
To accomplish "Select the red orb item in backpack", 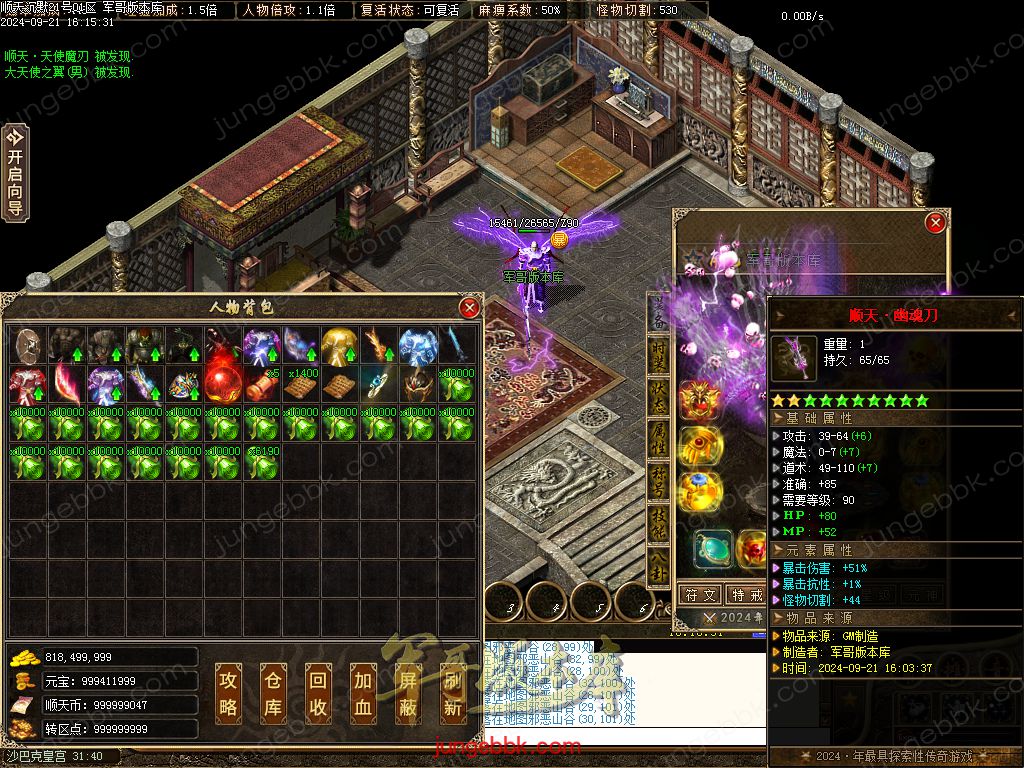I will point(221,383).
